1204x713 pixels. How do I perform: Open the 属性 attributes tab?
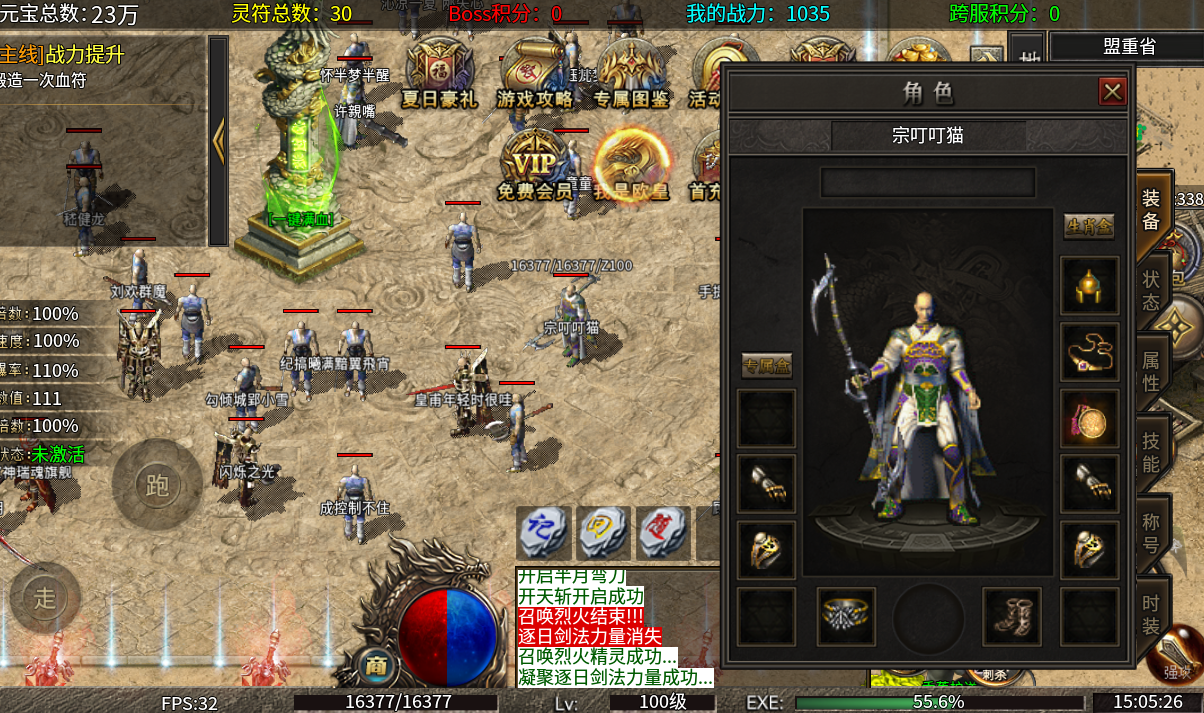pos(1151,368)
